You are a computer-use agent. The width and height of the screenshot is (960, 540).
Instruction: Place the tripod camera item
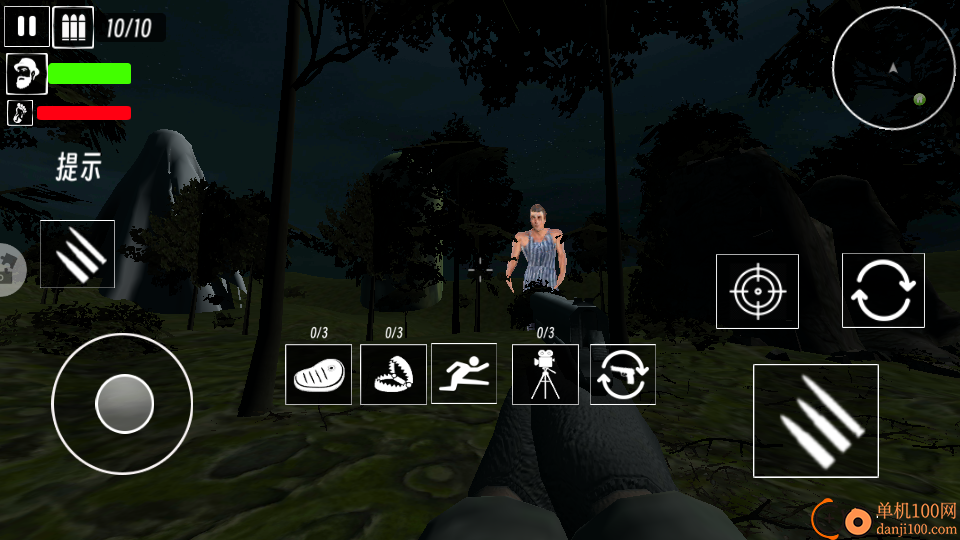click(x=545, y=375)
